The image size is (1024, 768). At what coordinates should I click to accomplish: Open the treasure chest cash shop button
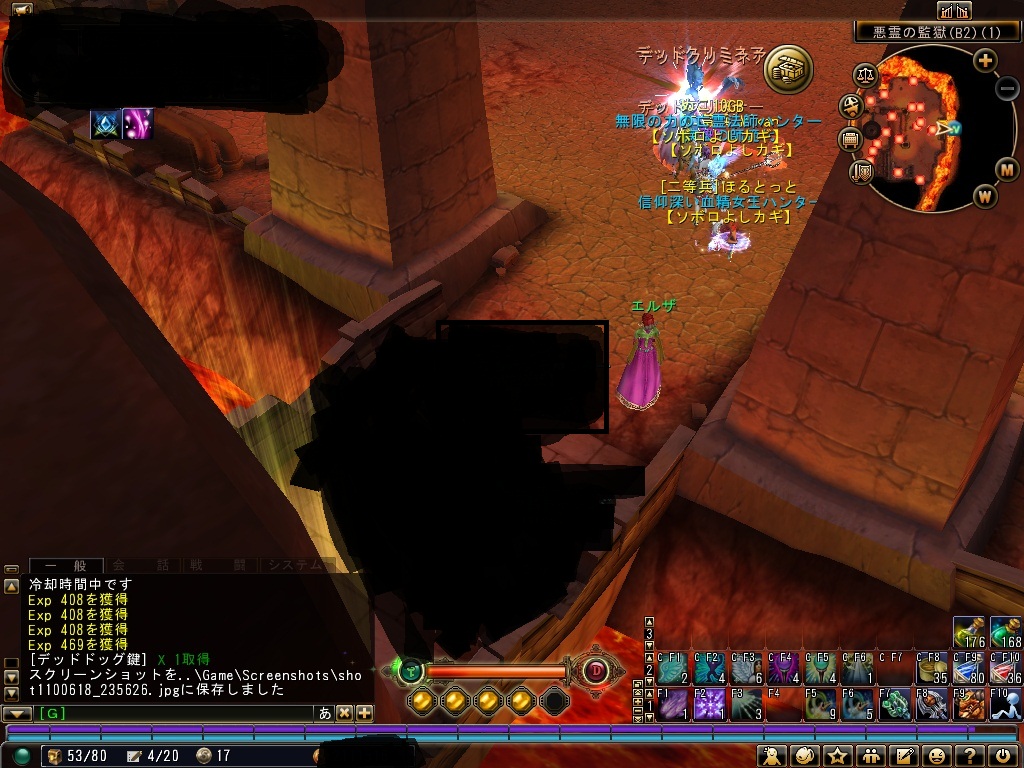point(788,68)
